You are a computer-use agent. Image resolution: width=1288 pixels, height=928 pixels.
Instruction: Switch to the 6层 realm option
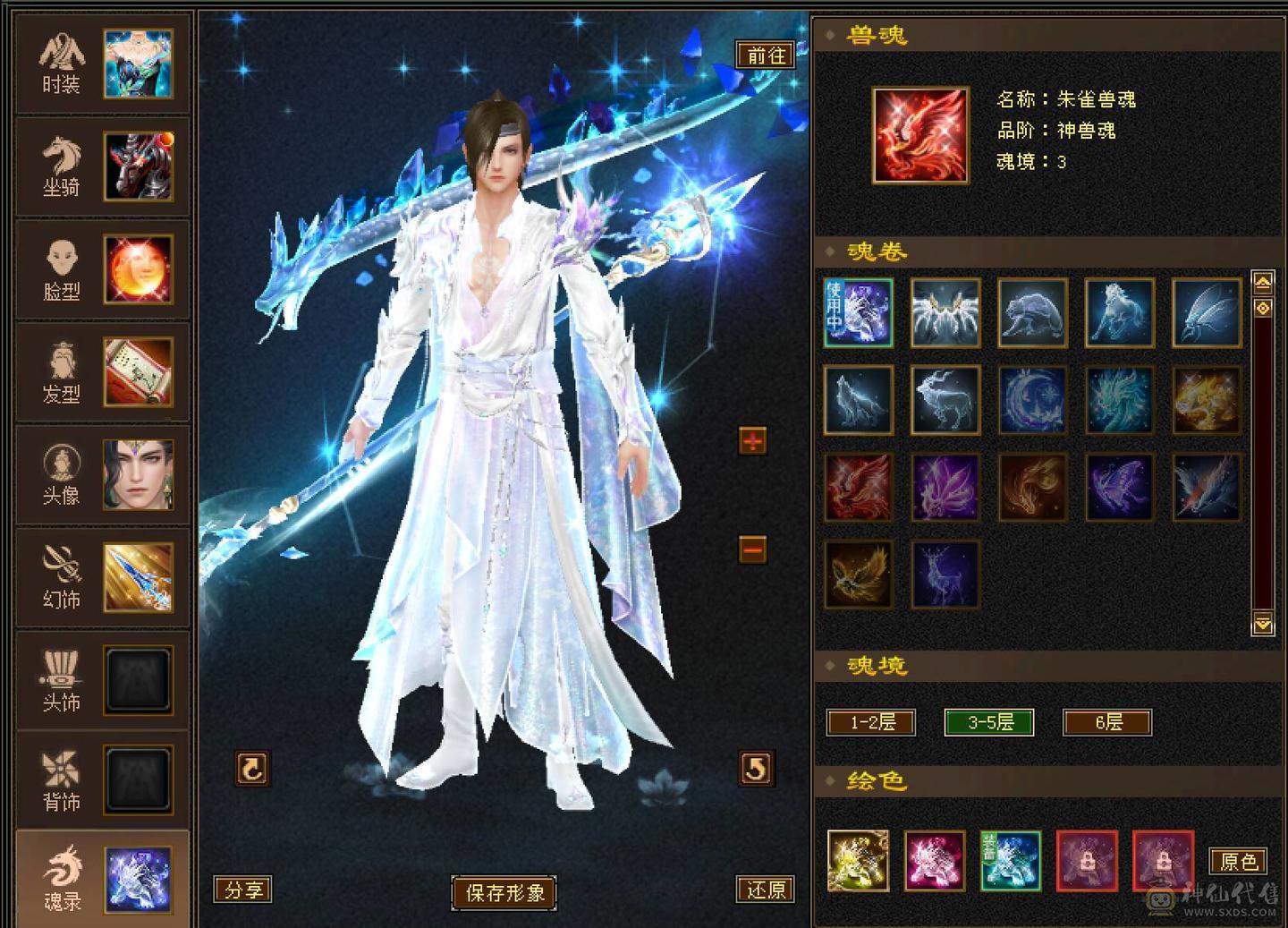click(x=1106, y=723)
